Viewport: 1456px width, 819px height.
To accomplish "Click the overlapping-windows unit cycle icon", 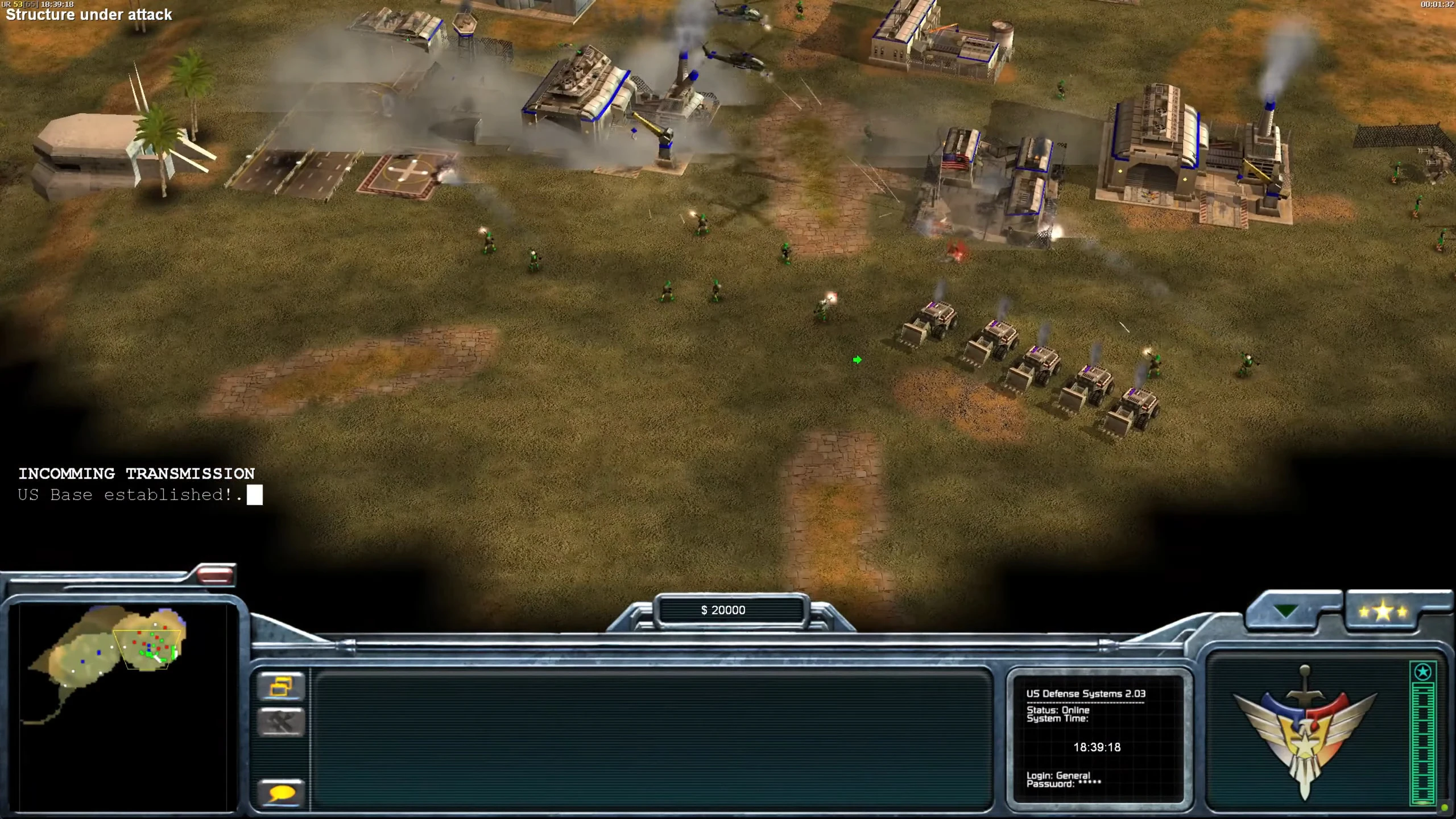I will click(x=282, y=686).
